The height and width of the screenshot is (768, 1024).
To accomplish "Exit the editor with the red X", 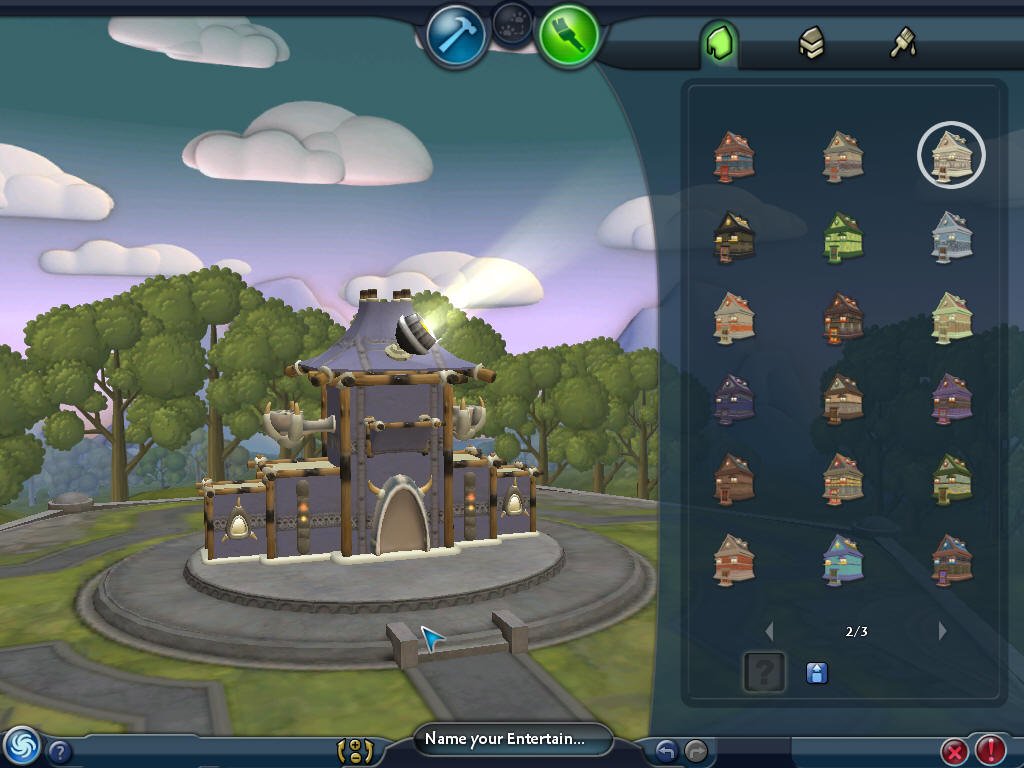I will (x=955, y=750).
